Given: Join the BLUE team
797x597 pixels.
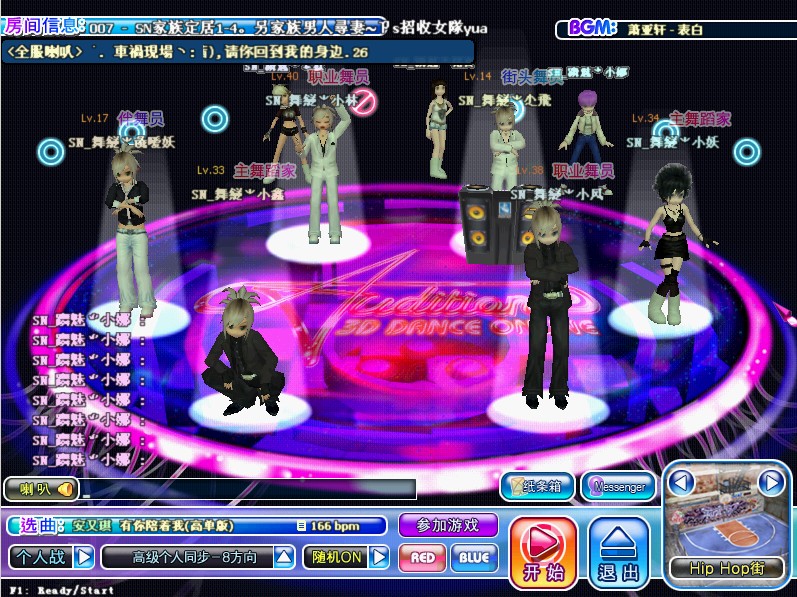Looking at the screenshot, I should pyautogui.click(x=474, y=558).
